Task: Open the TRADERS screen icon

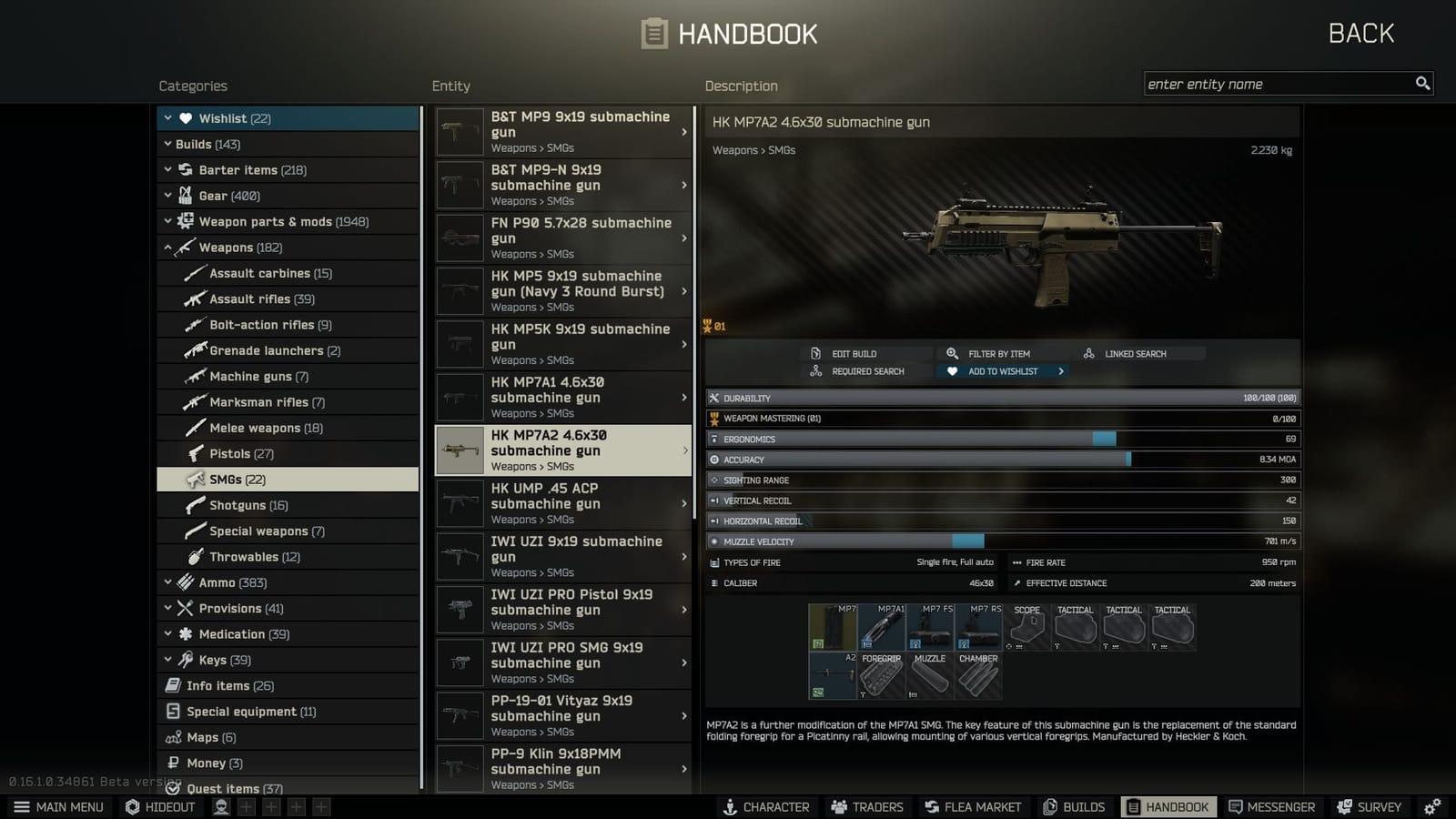Action: pos(866,806)
